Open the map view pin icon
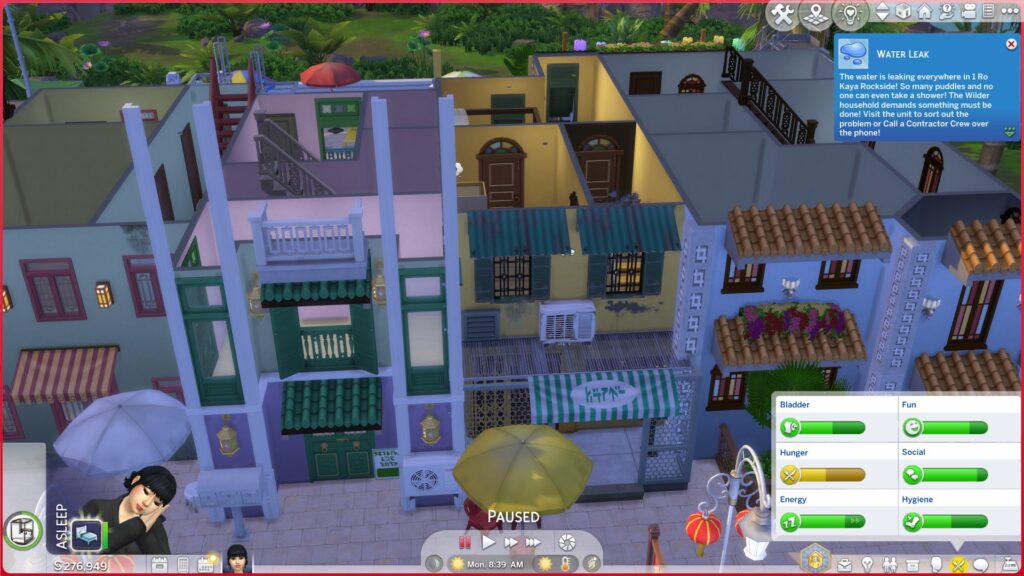1024x576 pixels. tap(818, 14)
